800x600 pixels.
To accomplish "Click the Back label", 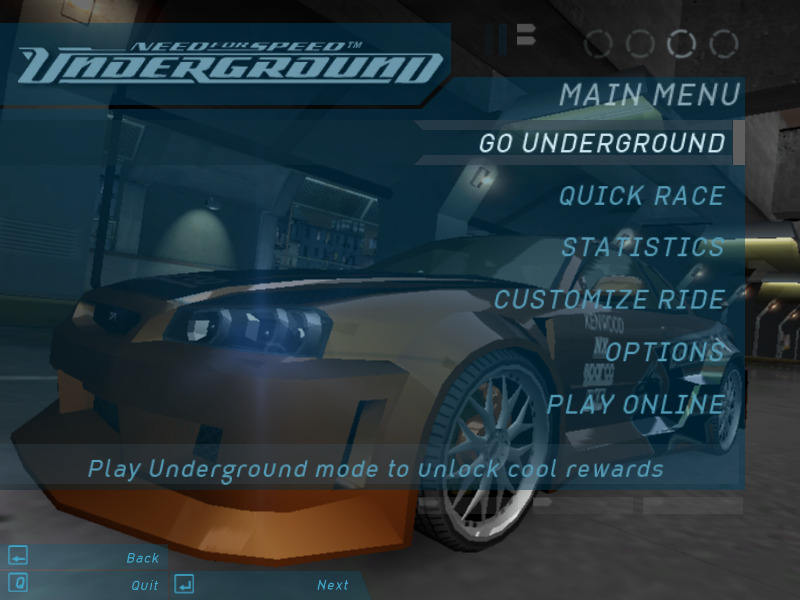I will (x=143, y=558).
